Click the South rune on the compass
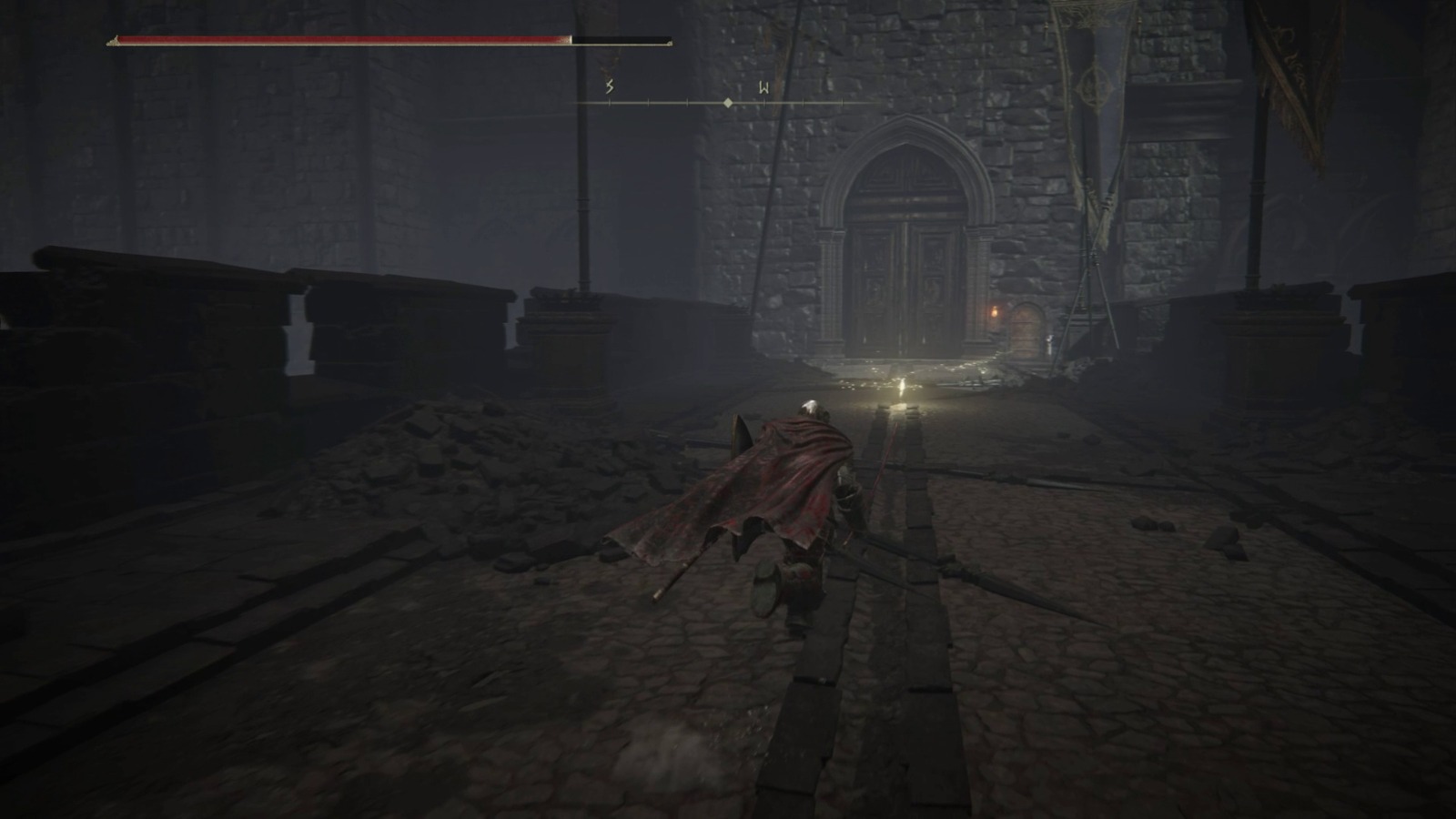Viewport: 1456px width, 819px height. pos(608,87)
